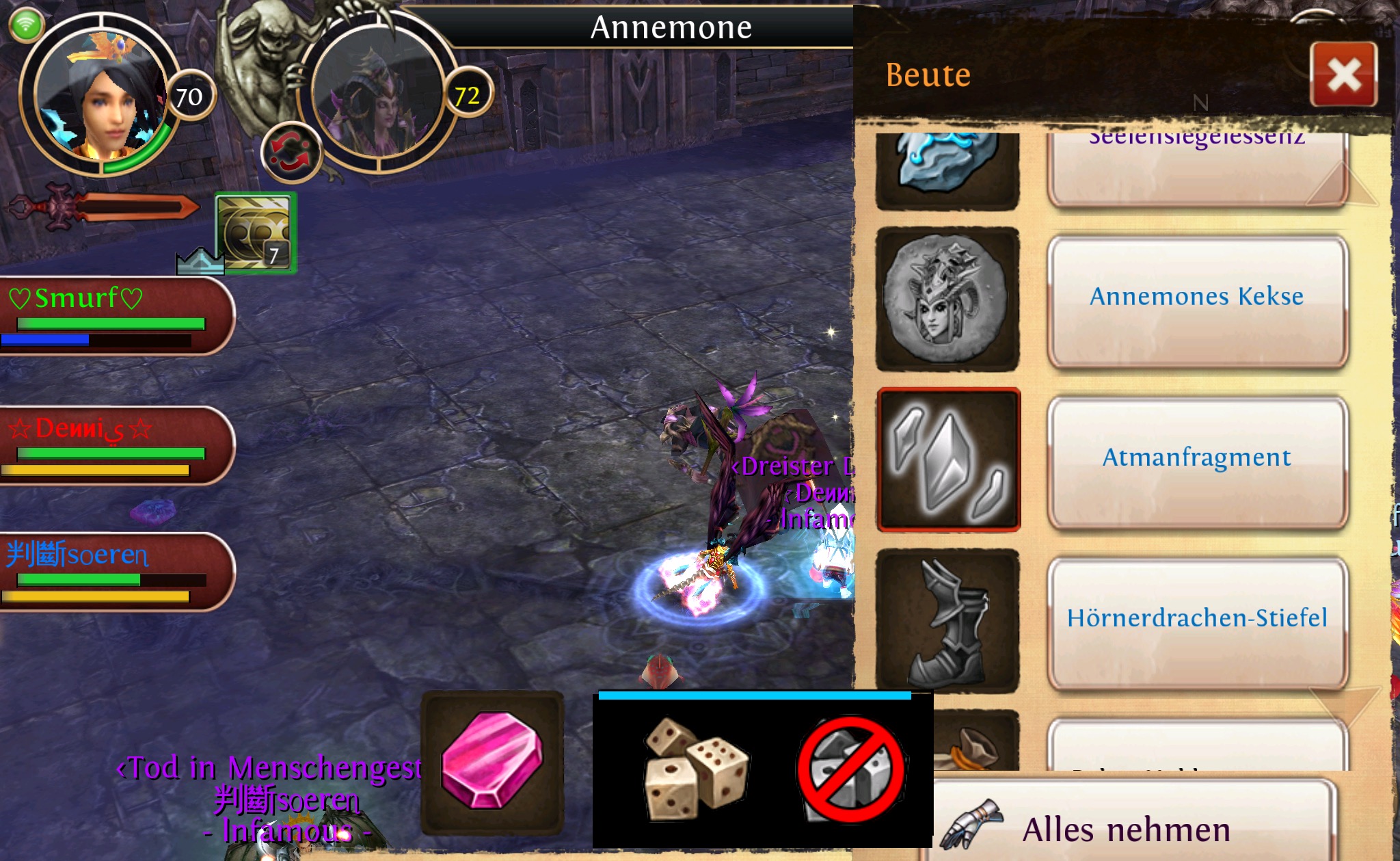
Task: Pass on the loot roll
Action: 851,770
